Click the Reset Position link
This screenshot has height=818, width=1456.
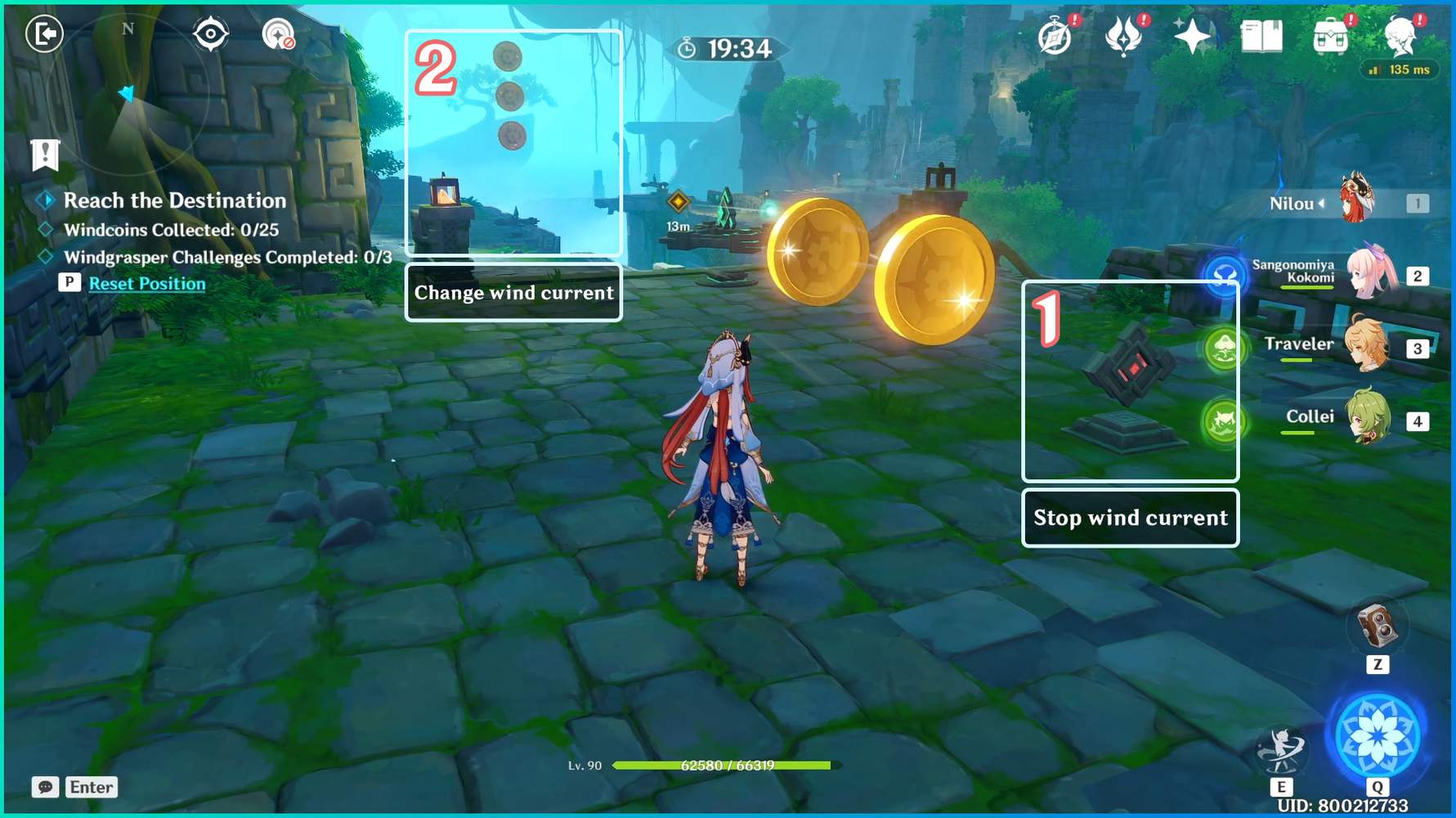[x=148, y=284]
